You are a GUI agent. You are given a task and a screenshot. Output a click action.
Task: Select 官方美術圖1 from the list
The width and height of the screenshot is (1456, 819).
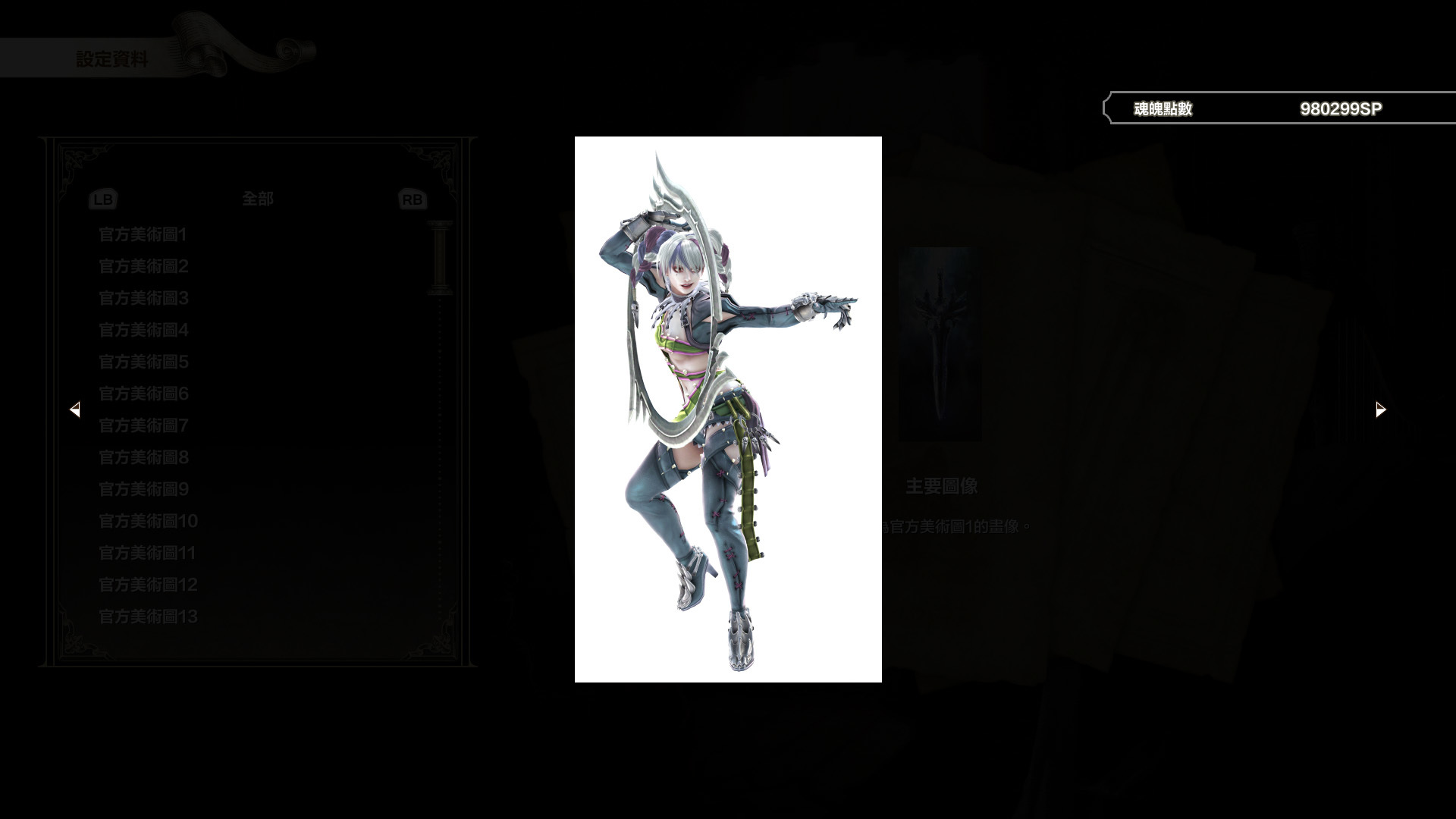click(x=143, y=235)
